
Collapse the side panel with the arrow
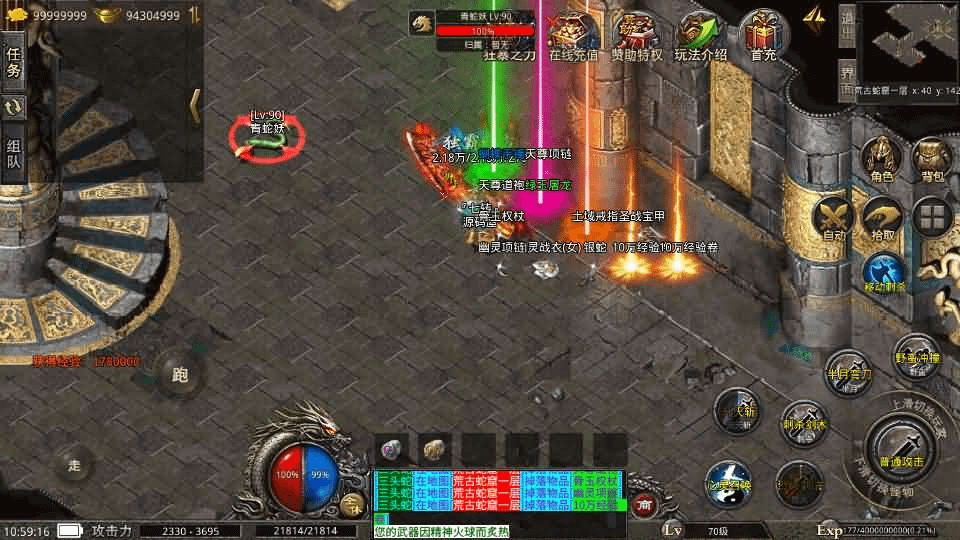(x=195, y=104)
